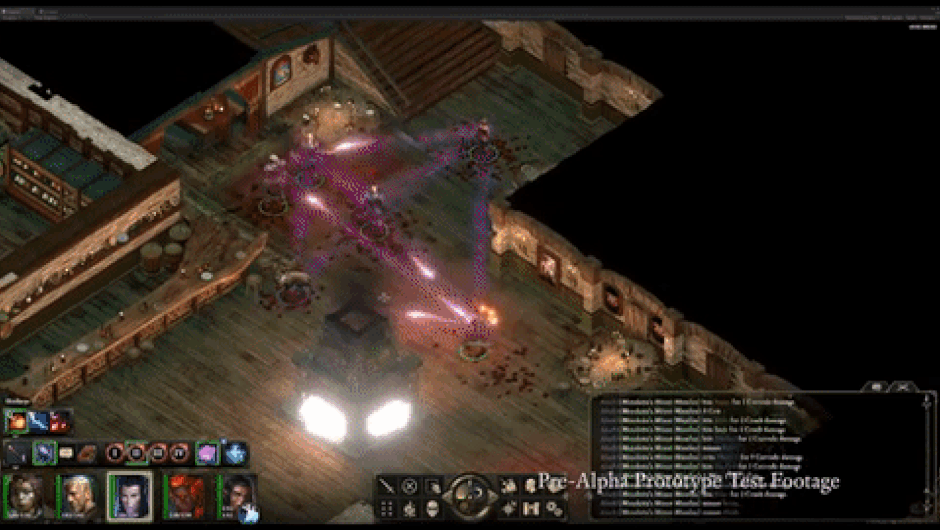Click the scroll item quick slot

[67, 453]
